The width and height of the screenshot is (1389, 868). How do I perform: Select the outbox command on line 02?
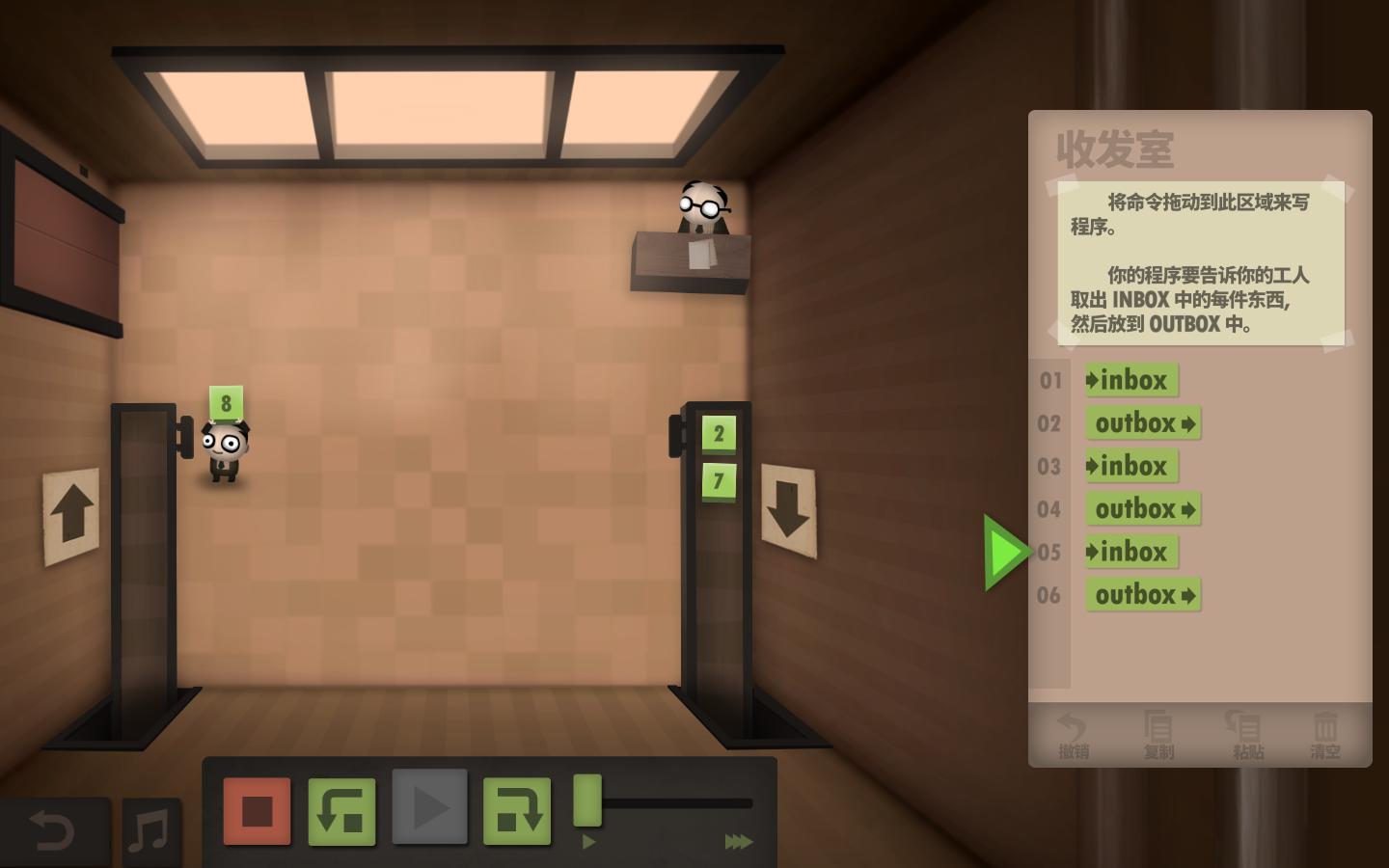pos(1143,423)
